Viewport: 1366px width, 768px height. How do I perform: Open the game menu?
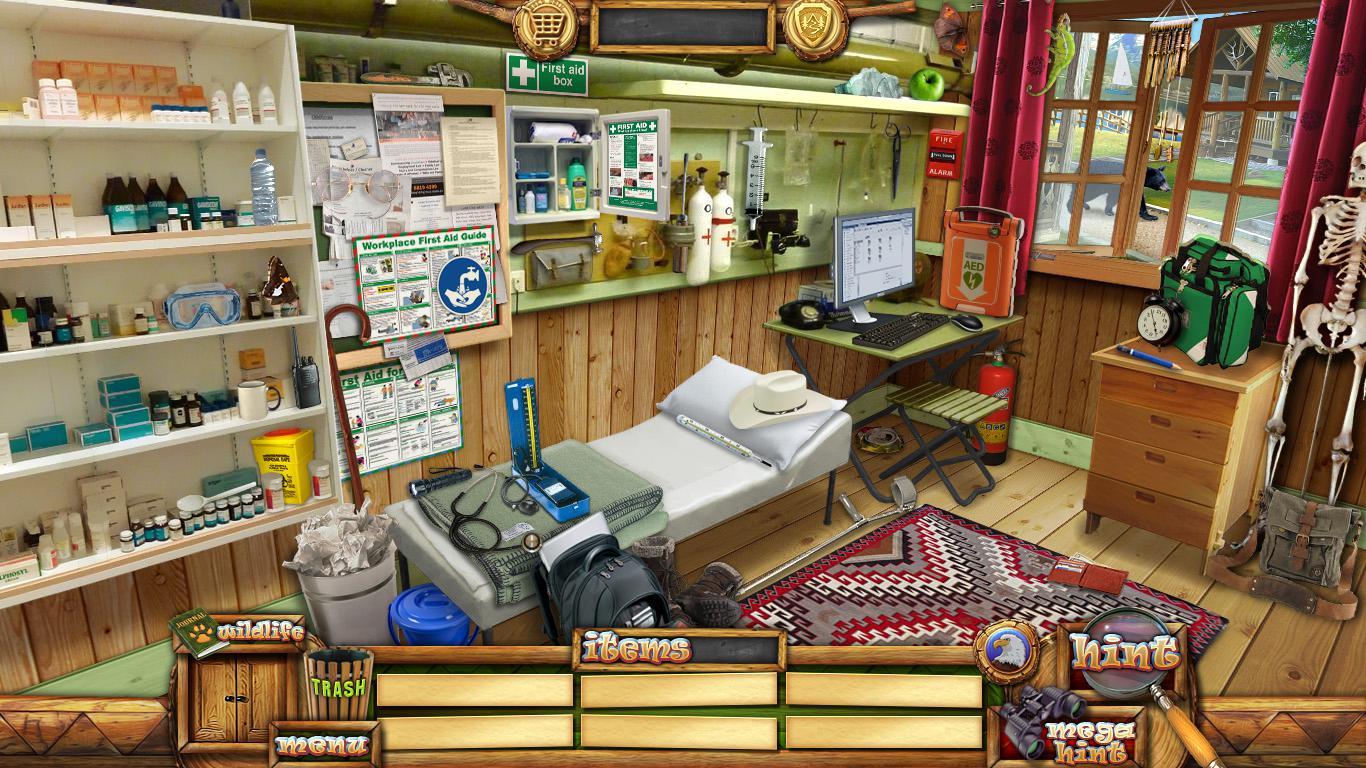(322, 745)
